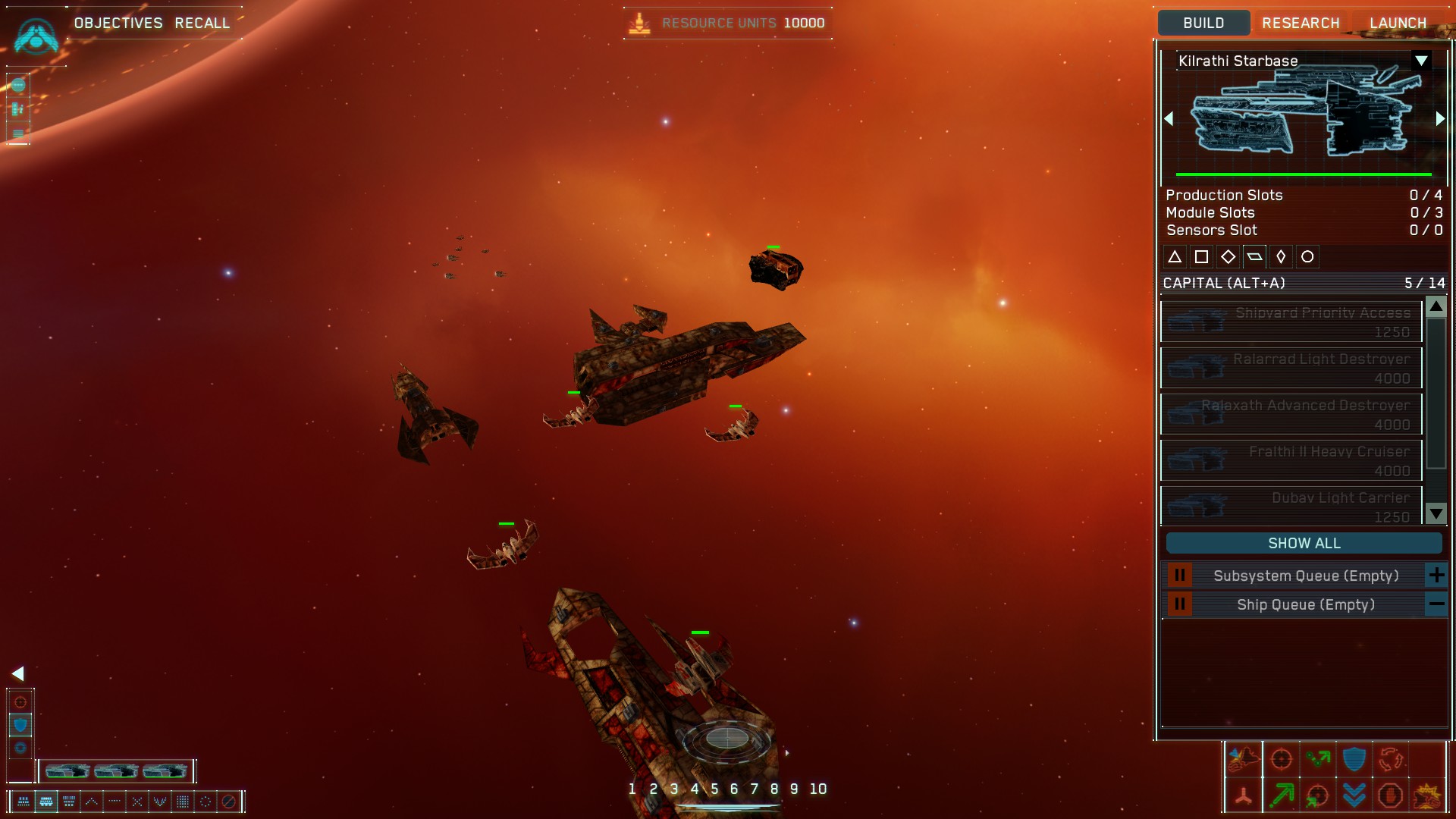Select control group 5

pos(714,789)
